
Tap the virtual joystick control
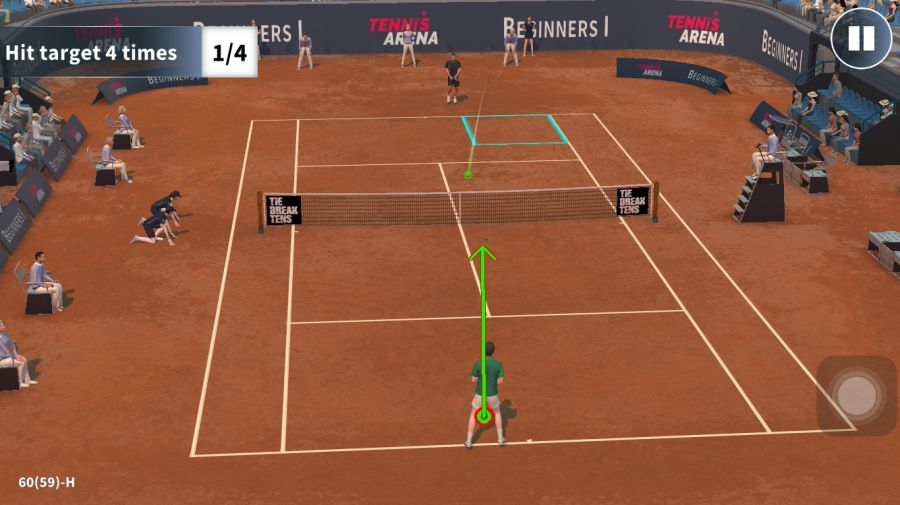(856, 396)
